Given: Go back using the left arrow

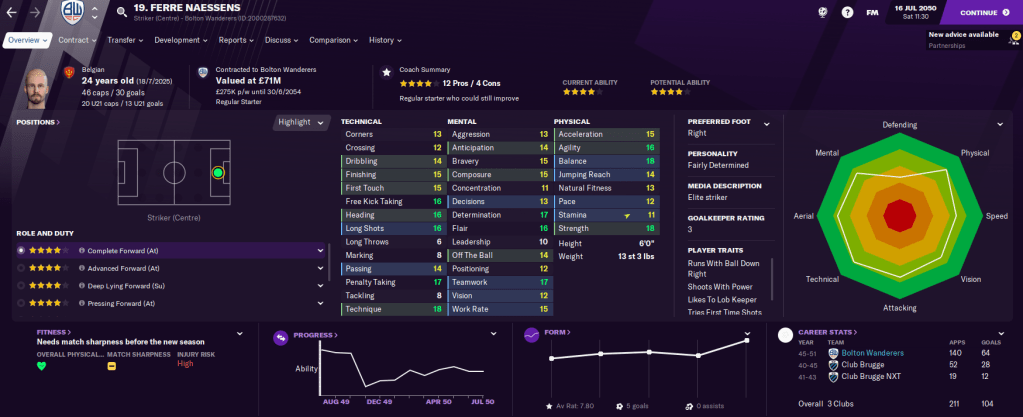Looking at the screenshot, I should click(11, 13).
